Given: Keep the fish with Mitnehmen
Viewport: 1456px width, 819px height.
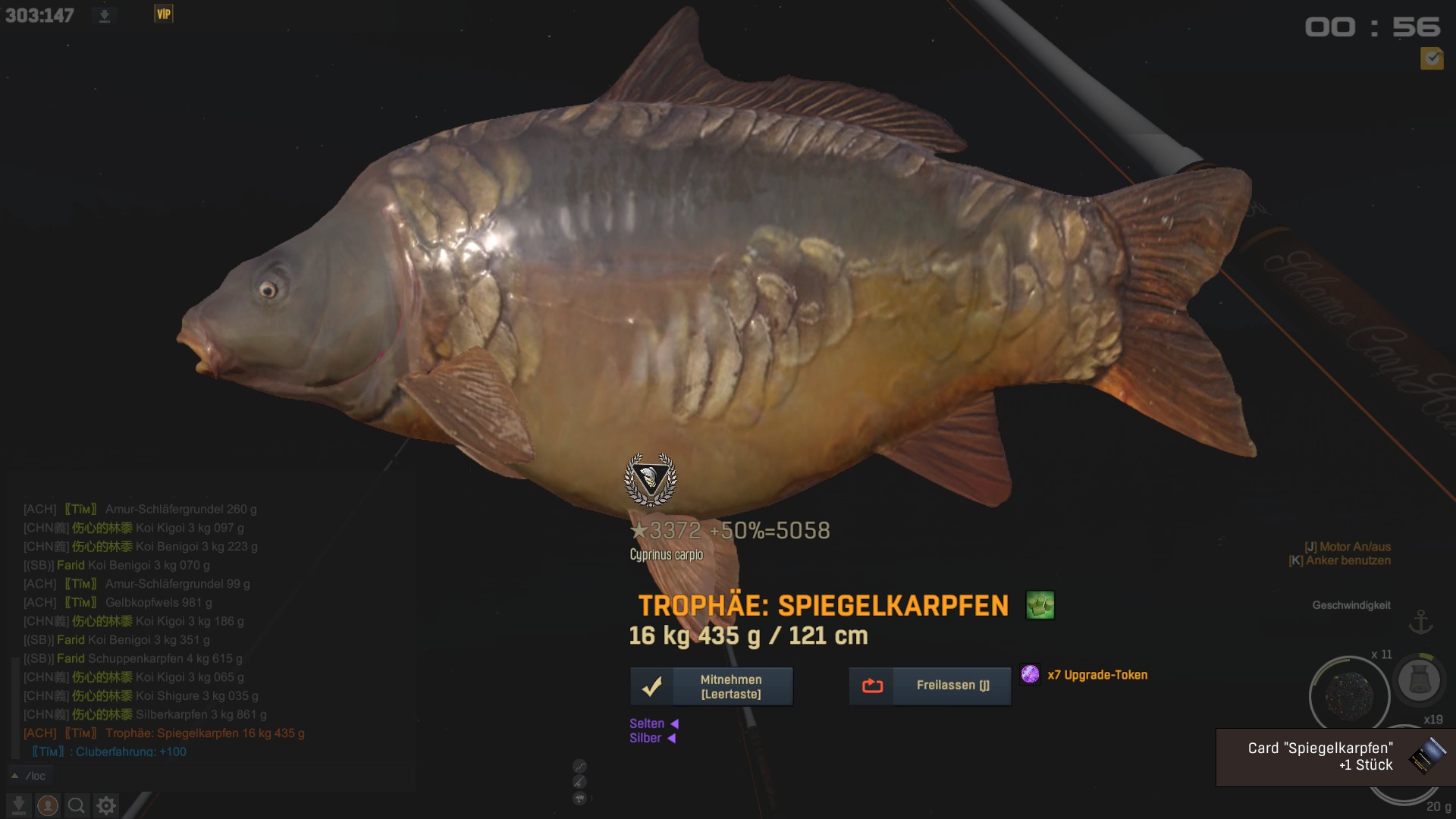Looking at the screenshot, I should [x=711, y=686].
